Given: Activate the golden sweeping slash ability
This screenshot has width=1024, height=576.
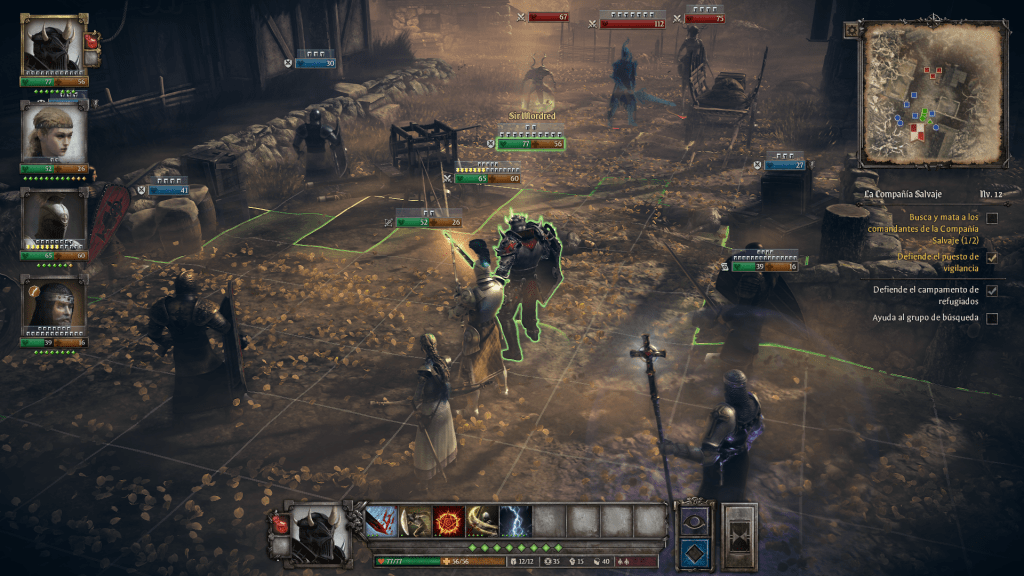Looking at the screenshot, I should (482, 521).
